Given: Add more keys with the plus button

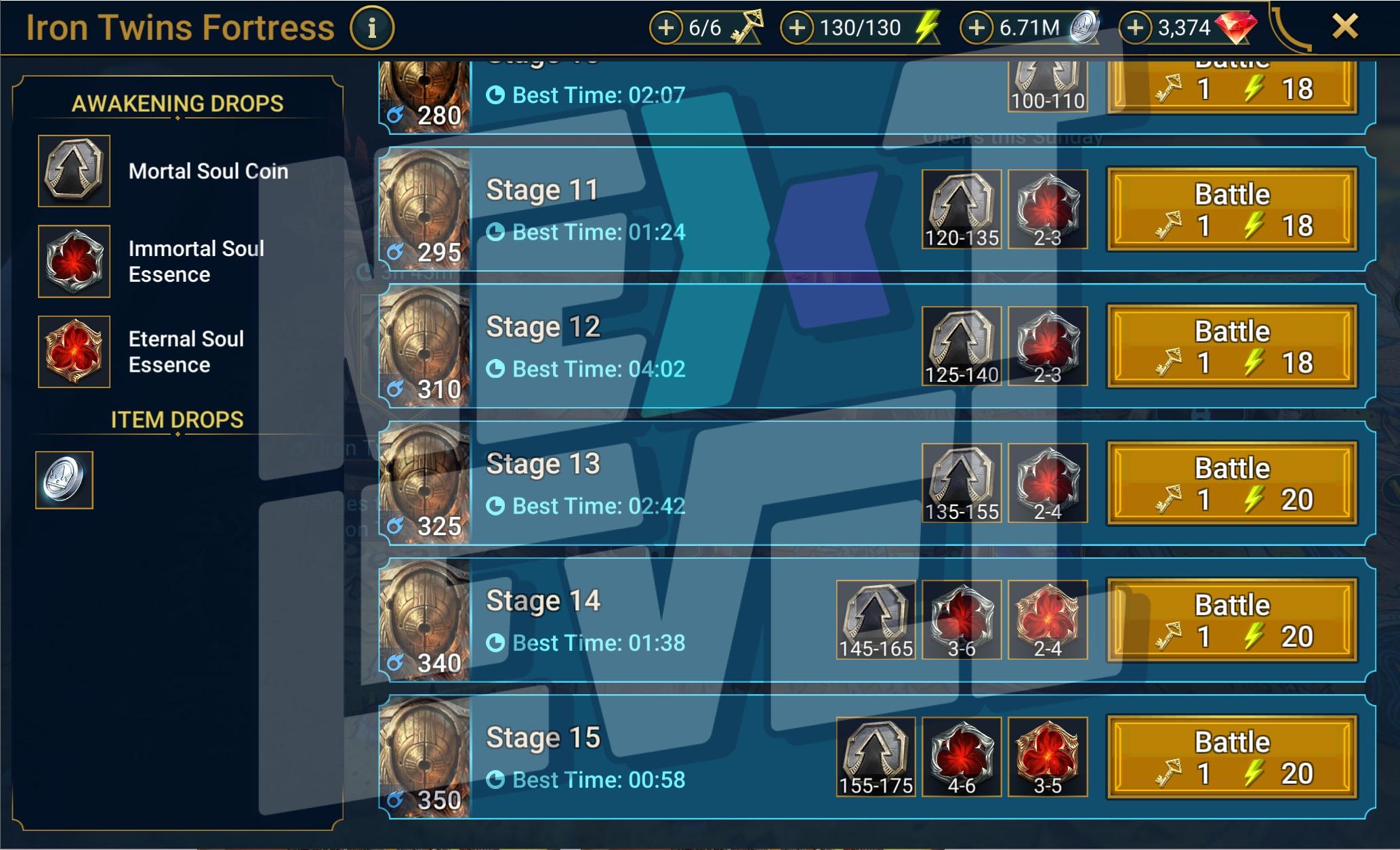Looking at the screenshot, I should point(666,28).
